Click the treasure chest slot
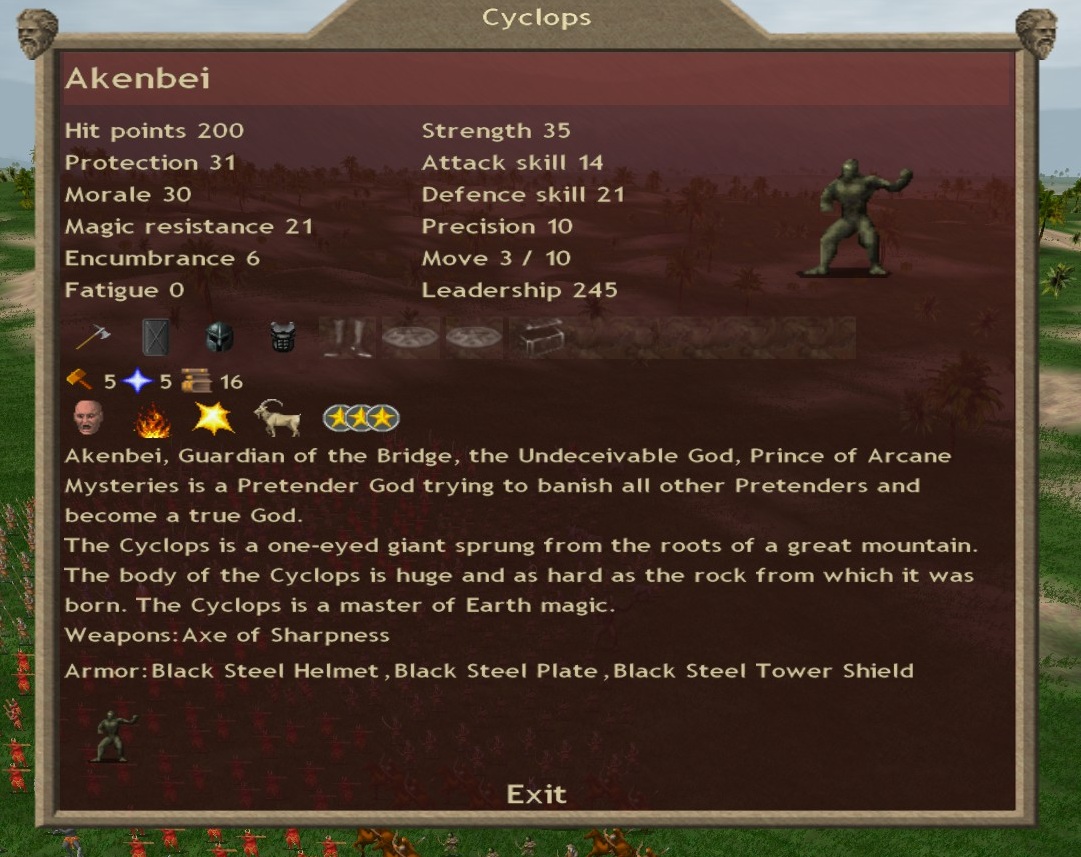The height and width of the screenshot is (857, 1081). tap(539, 338)
